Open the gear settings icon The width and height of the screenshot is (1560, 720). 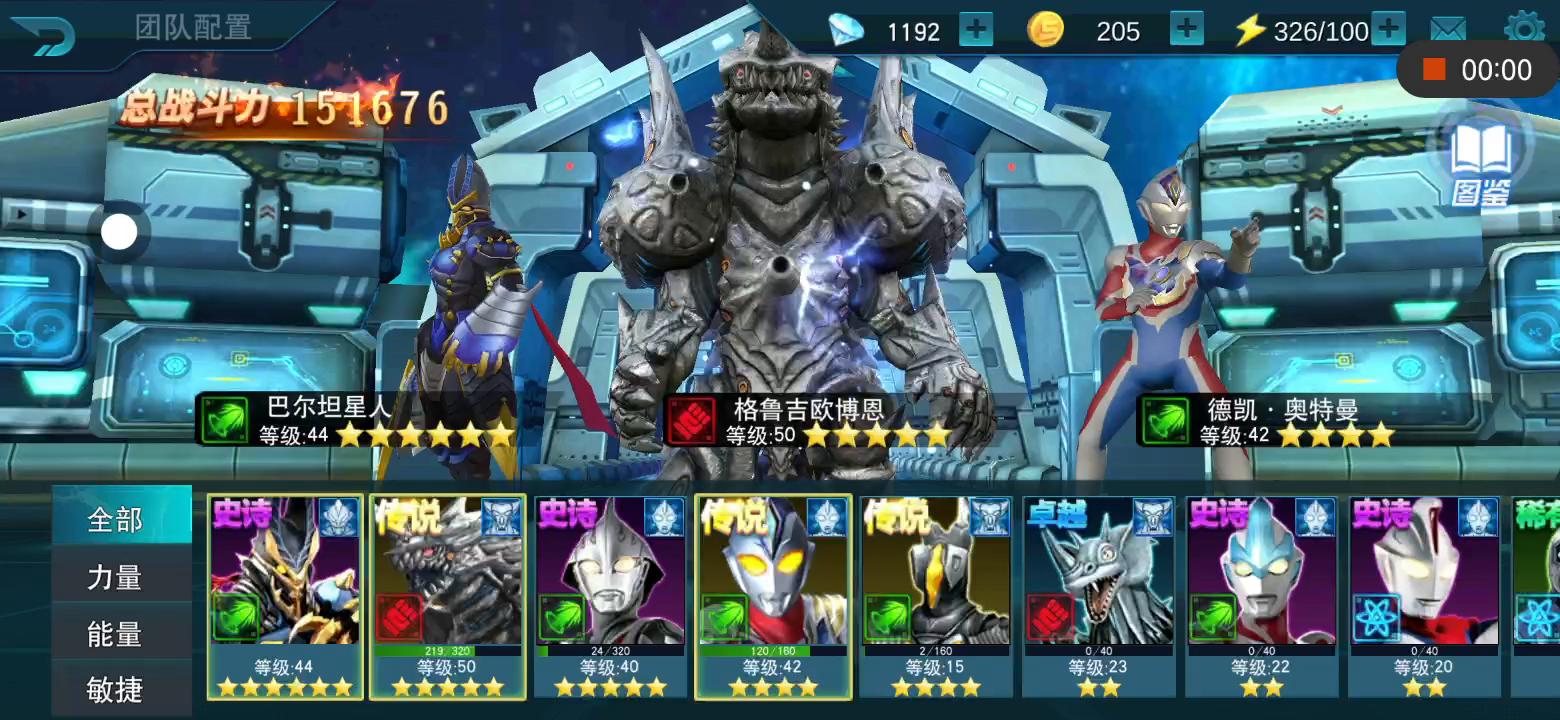click(x=1523, y=28)
